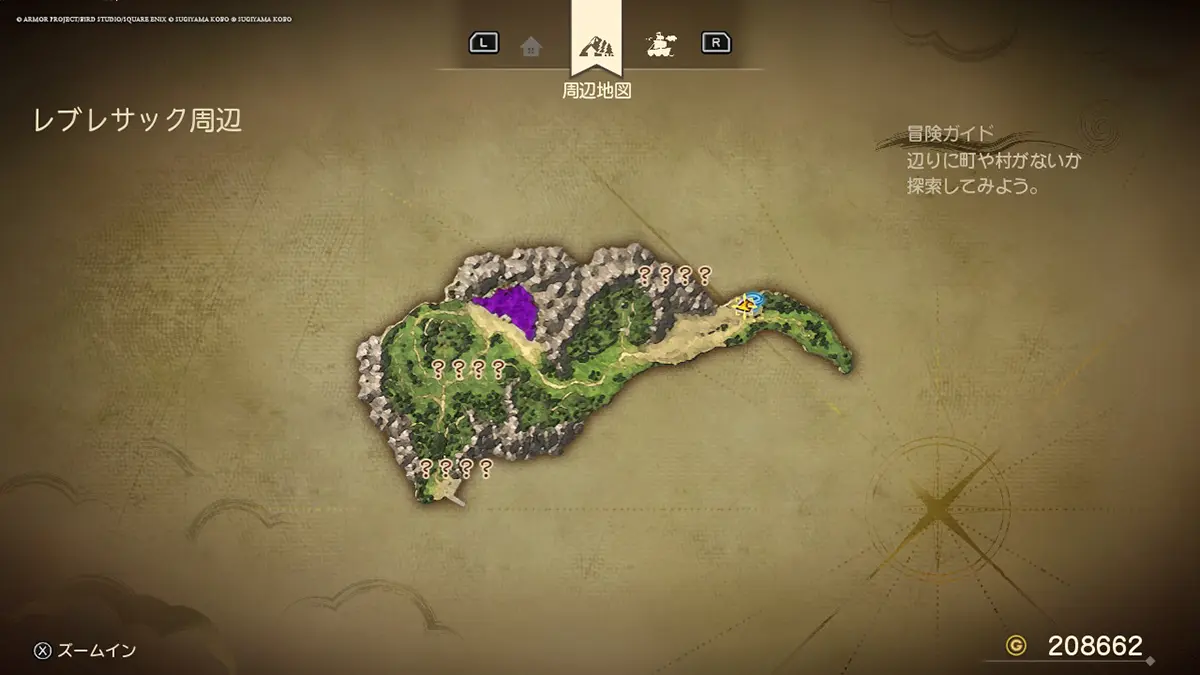1200x675 pixels.
Task: Open the sailing ship world map tab
Action: pos(660,44)
